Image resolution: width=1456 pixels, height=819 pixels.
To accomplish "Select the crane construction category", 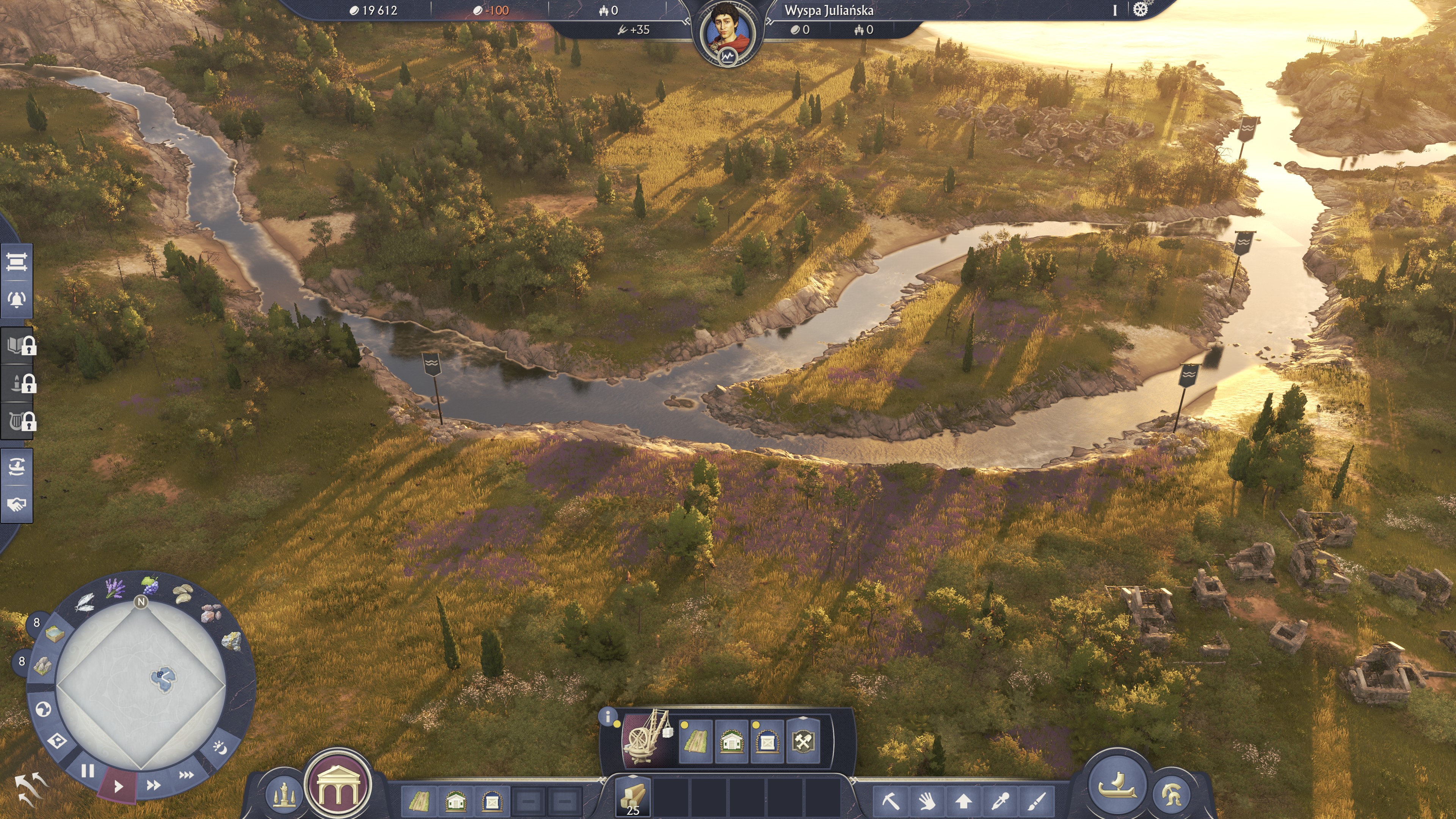I will (x=648, y=737).
